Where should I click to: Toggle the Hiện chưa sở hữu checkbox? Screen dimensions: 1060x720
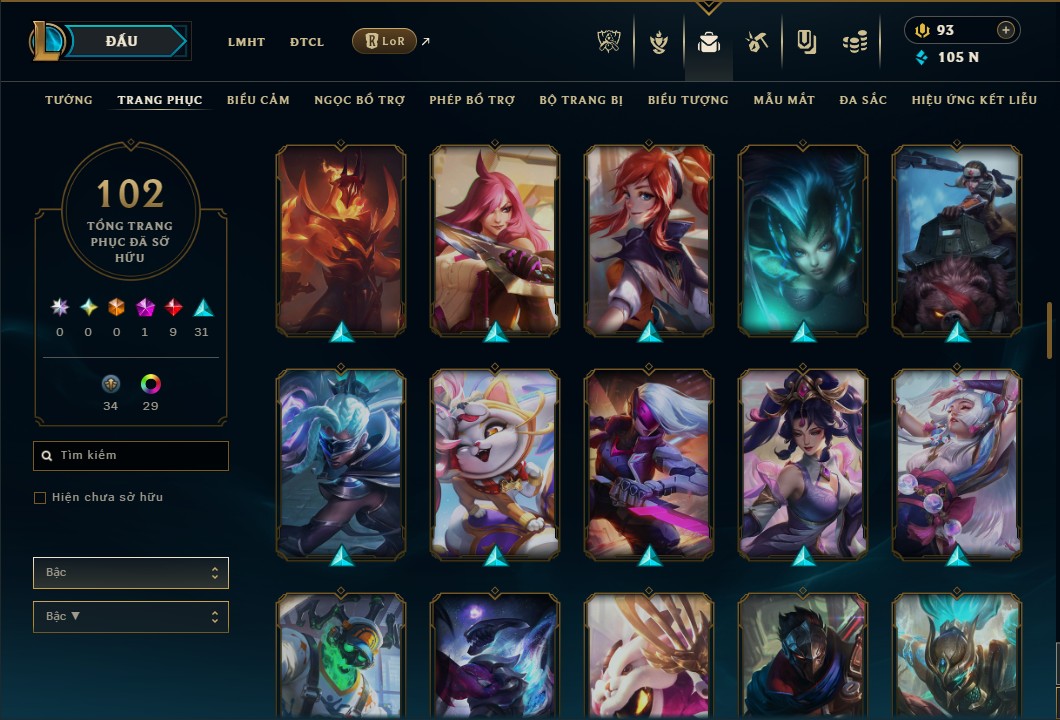40,498
